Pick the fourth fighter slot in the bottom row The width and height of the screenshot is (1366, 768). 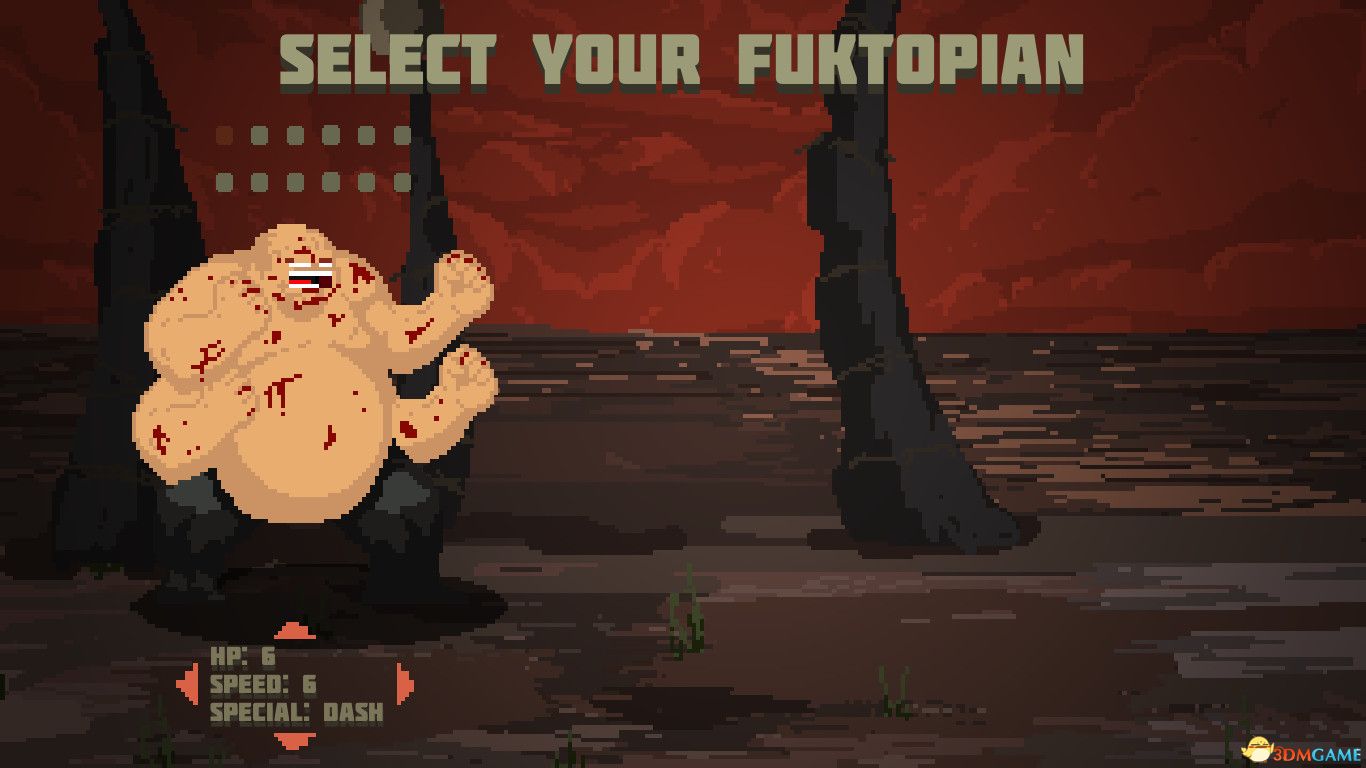[331, 181]
